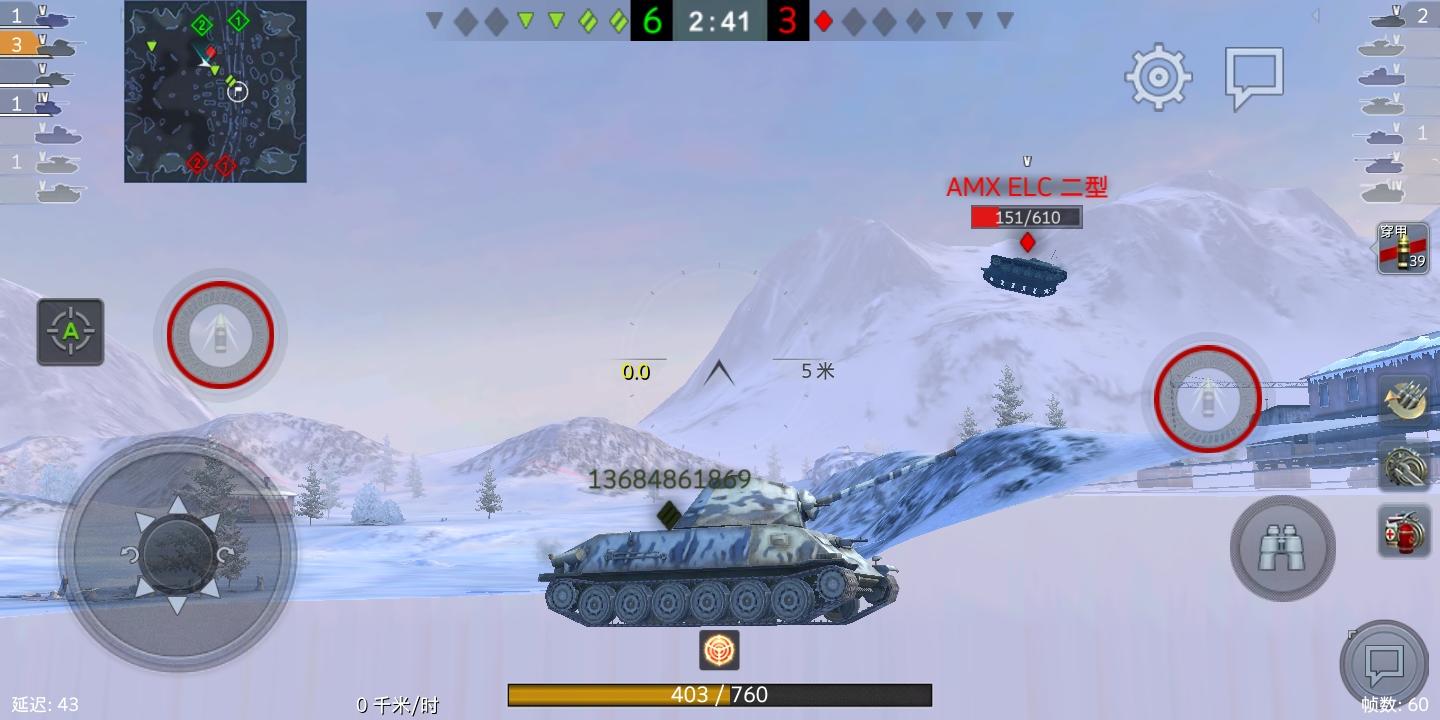Tap the center reticle lock indicator
1440x720 pixels.
(x=719, y=650)
